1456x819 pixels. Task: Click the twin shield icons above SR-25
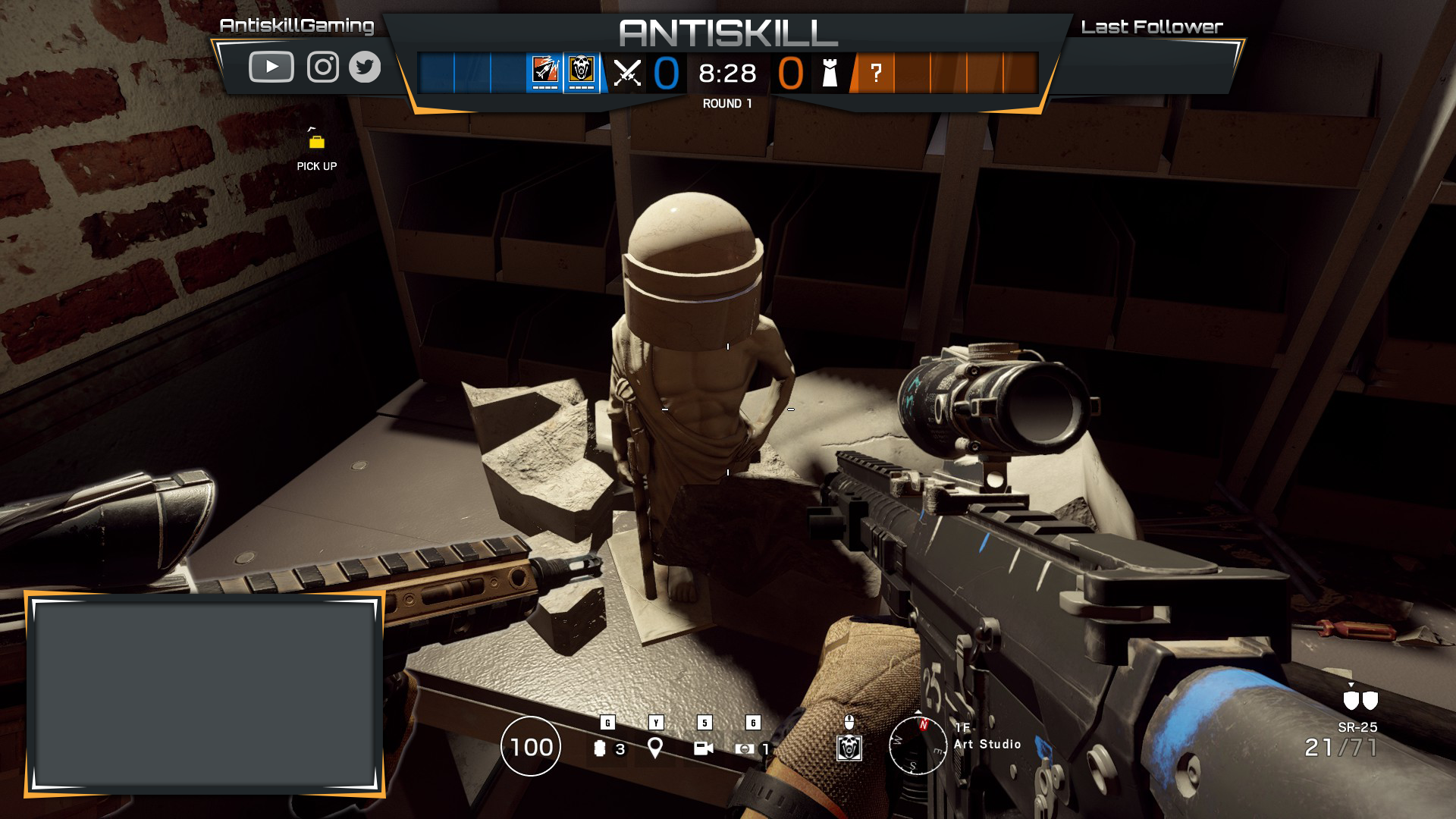1360,700
